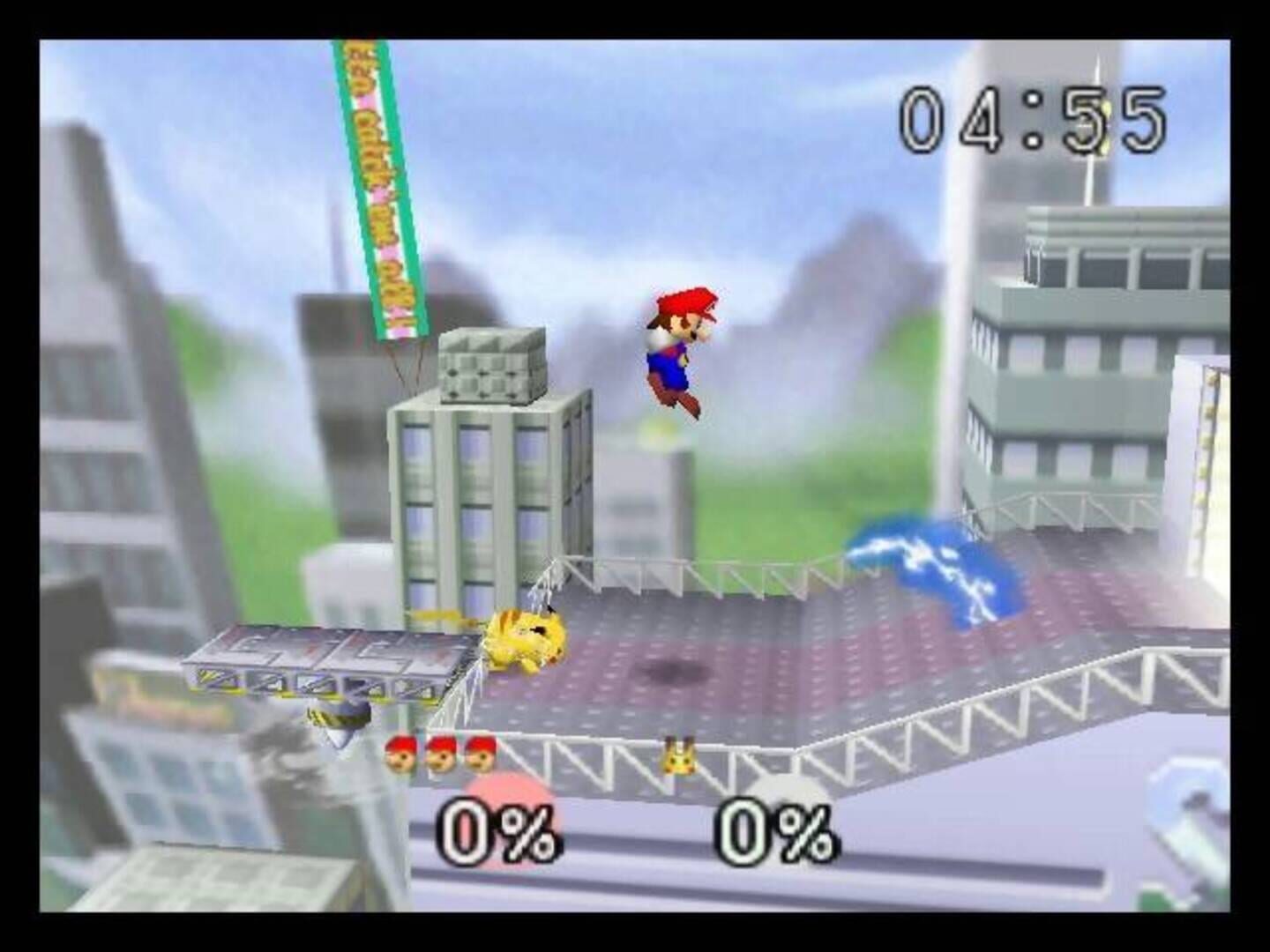
Task: Click the third Mario stock head icon
Action: [x=481, y=754]
